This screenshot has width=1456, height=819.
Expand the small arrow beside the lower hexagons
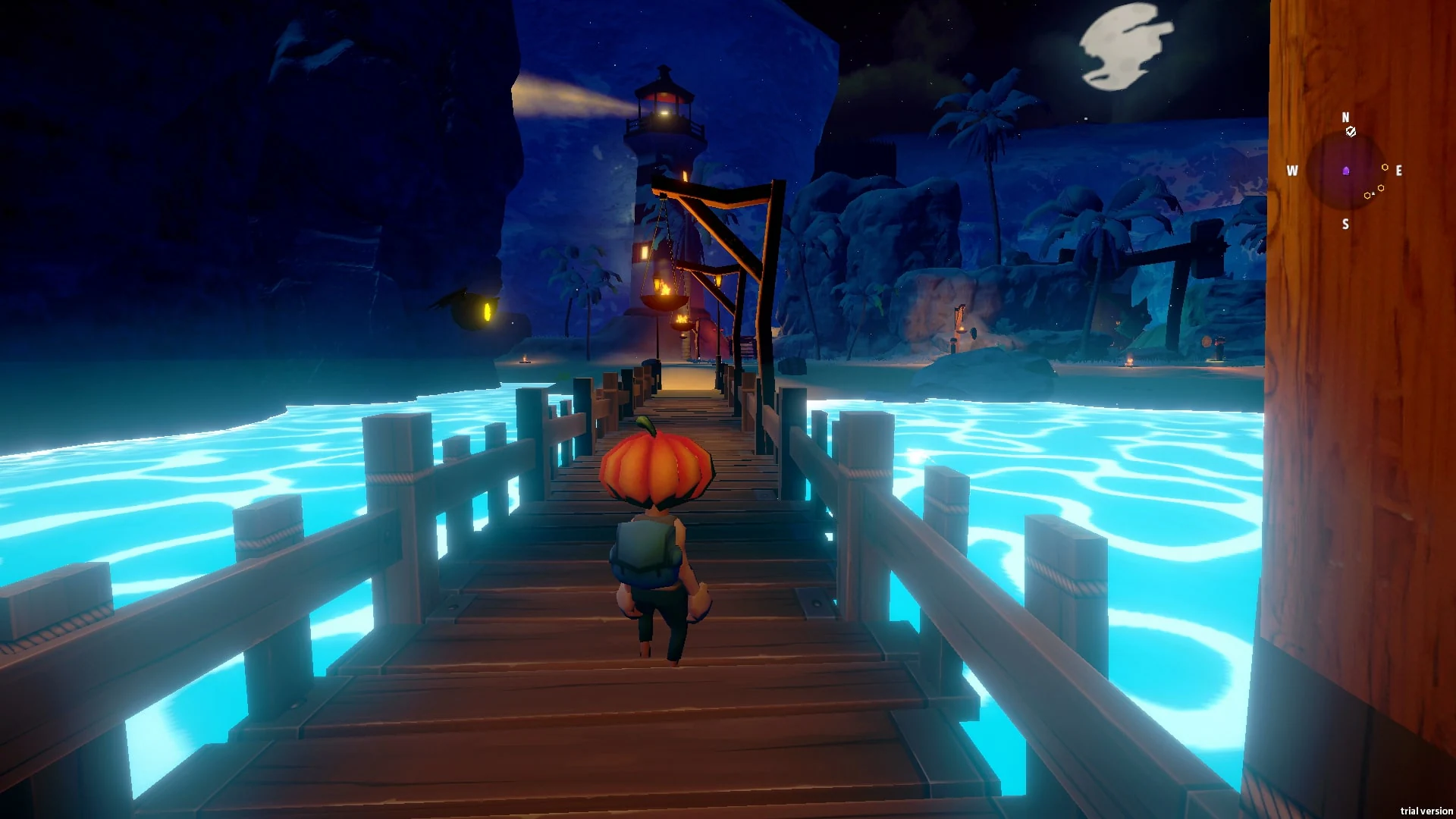click(1373, 193)
